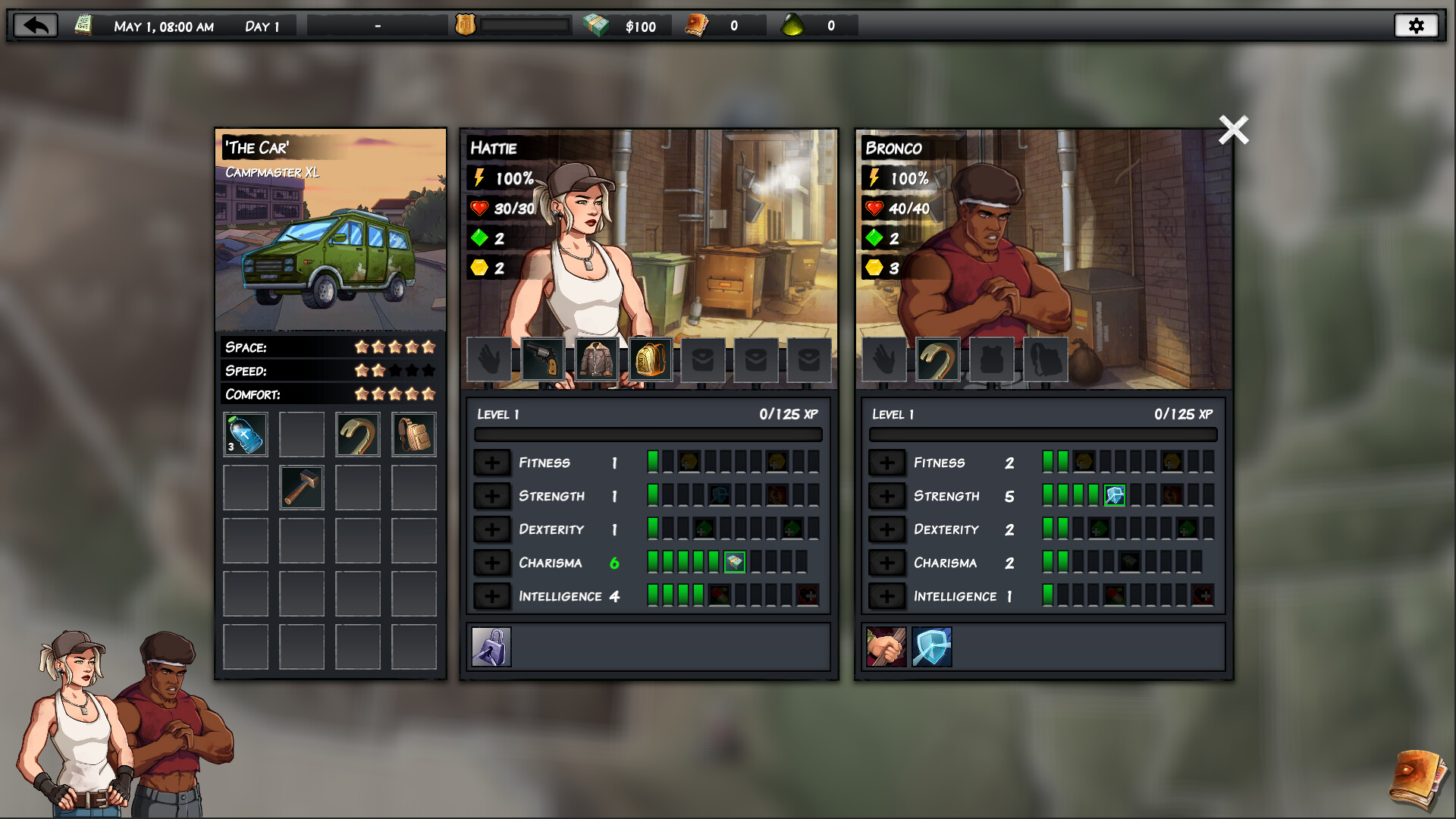Viewport: 1456px width, 819px height.
Task: Click the hammer in car storage
Action: click(x=301, y=487)
